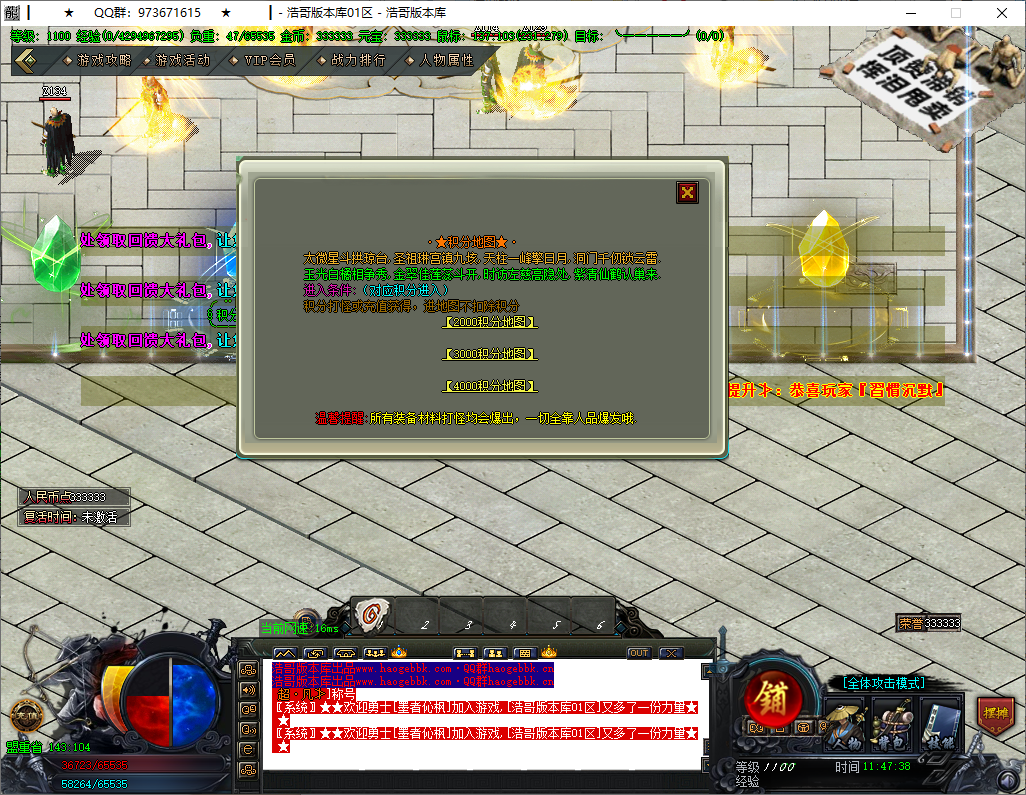The image size is (1026, 795).
Task: Open the 摆摊 stall banner
Action: pyautogui.click(x=995, y=712)
